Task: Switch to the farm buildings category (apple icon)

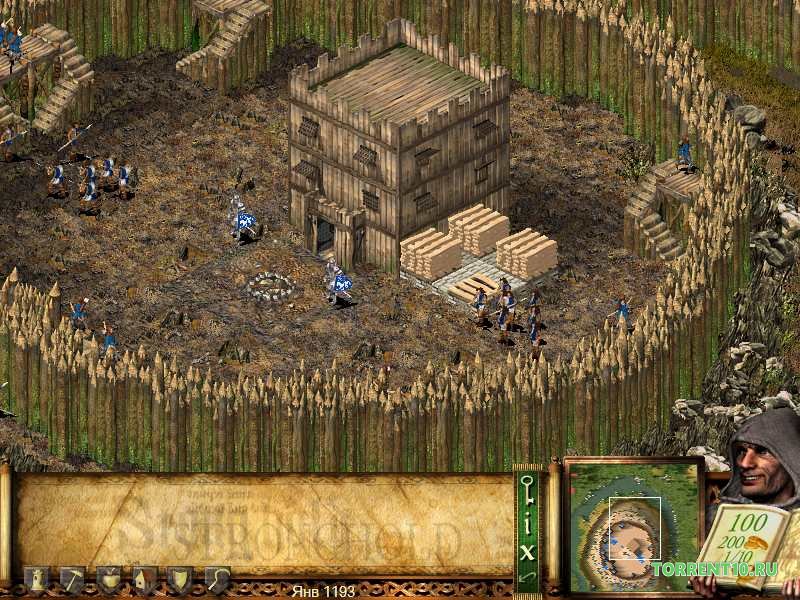Action: pos(109,579)
